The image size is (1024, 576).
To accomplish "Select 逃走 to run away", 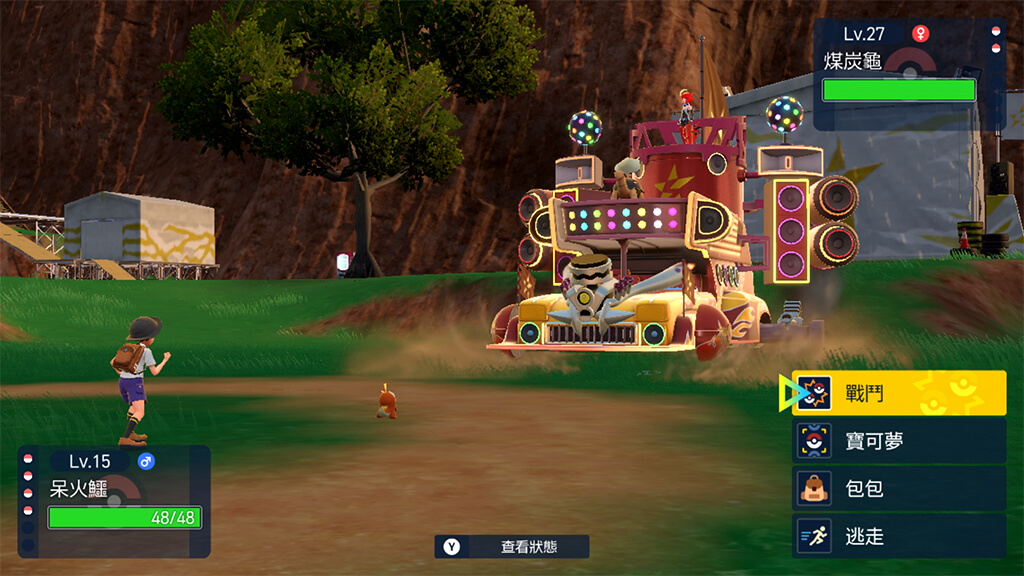I will click(899, 537).
